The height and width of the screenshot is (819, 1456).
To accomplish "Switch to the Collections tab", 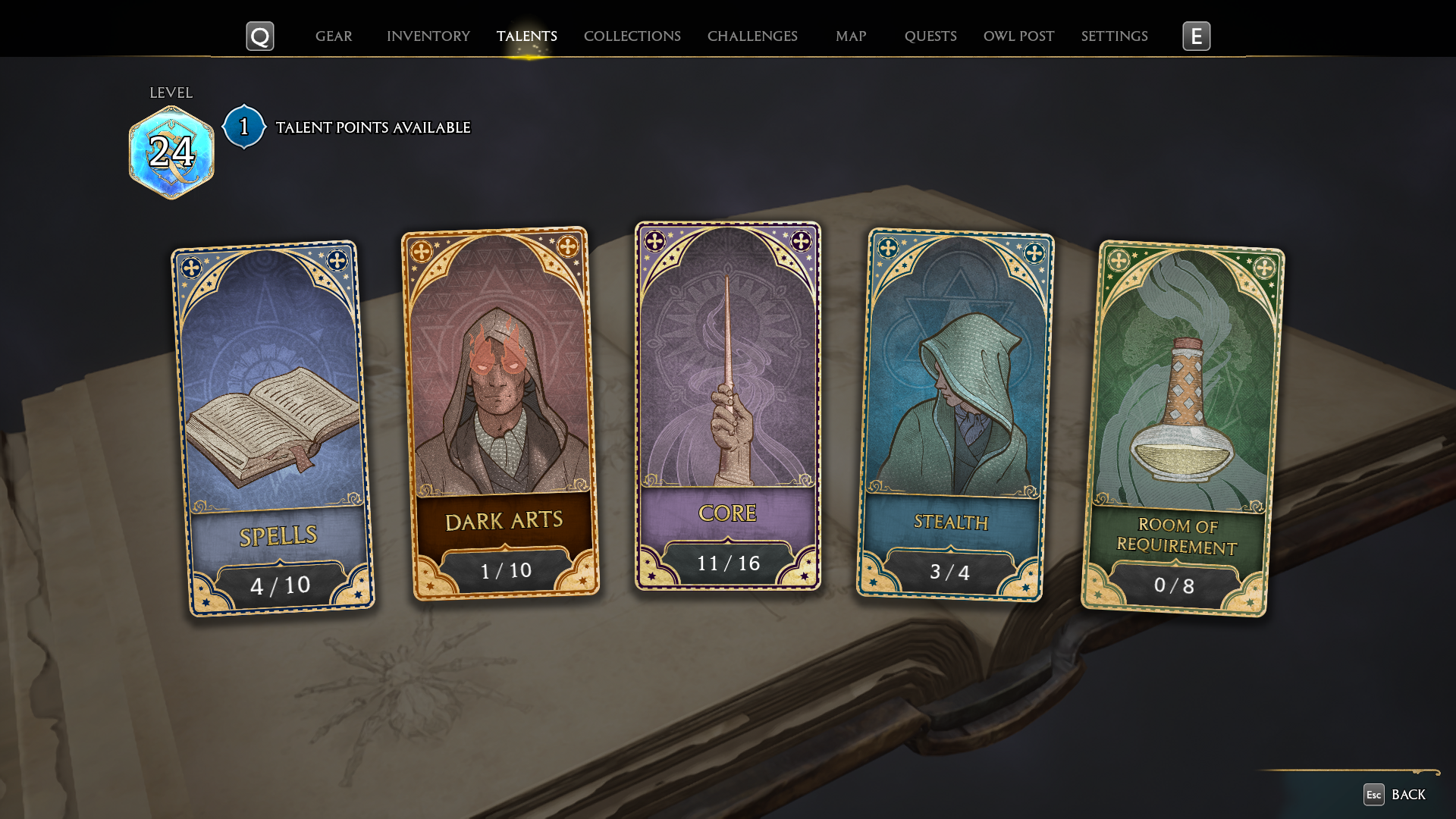I will pyautogui.click(x=632, y=36).
